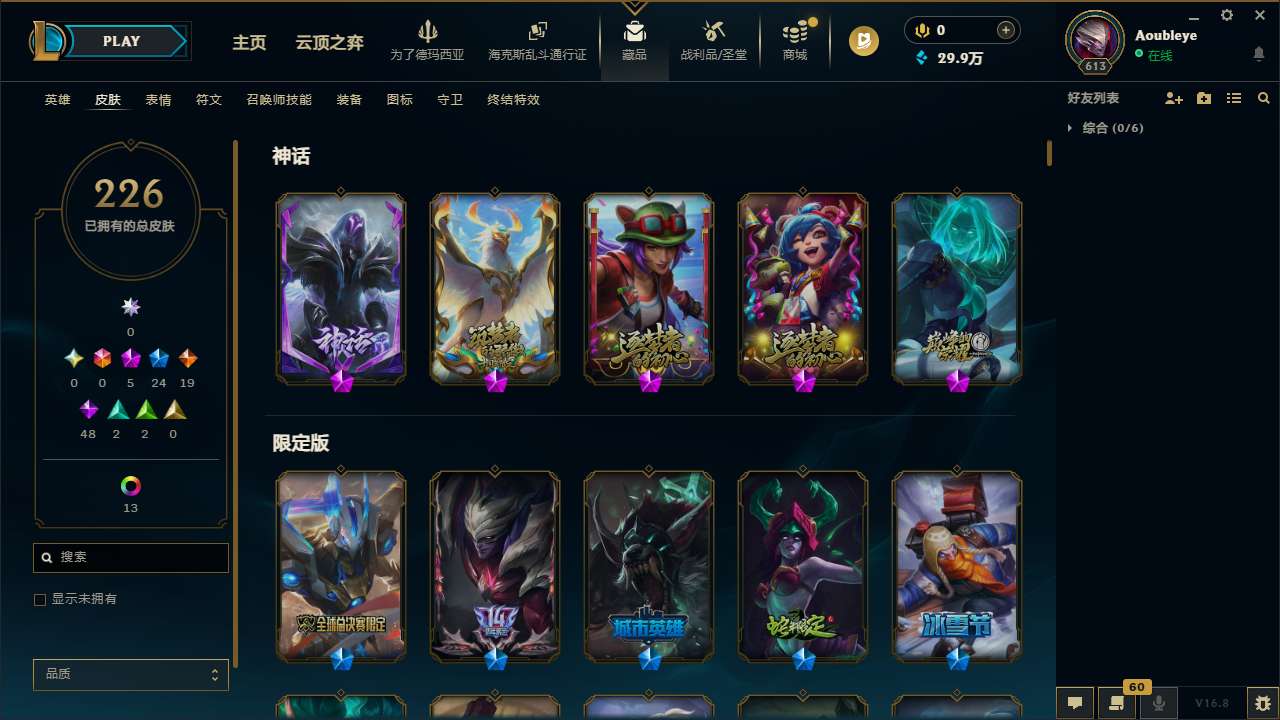1280x720 pixels.
Task: Enable the 显示未拥有 checkbox
Action: (x=40, y=599)
